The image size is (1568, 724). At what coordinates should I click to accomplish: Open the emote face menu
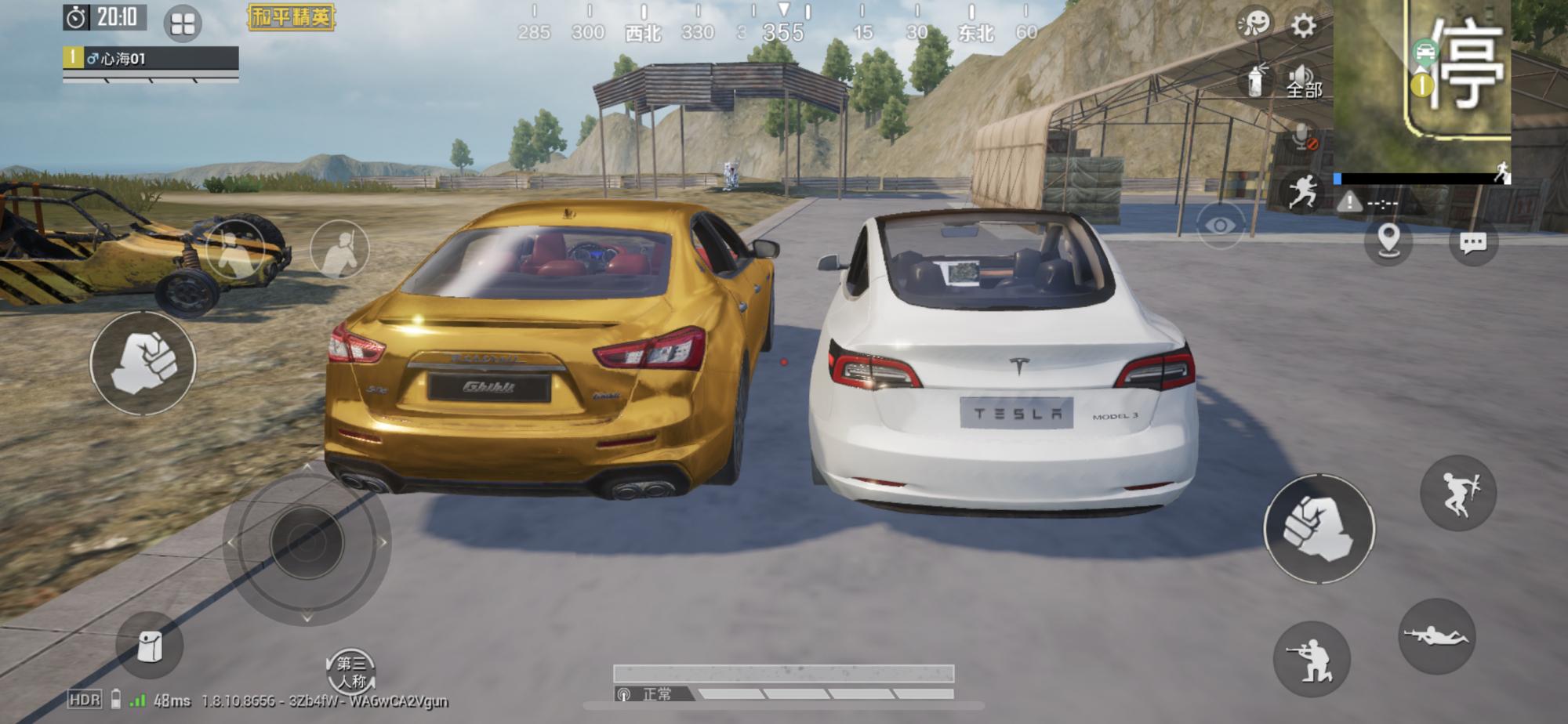tap(1254, 24)
